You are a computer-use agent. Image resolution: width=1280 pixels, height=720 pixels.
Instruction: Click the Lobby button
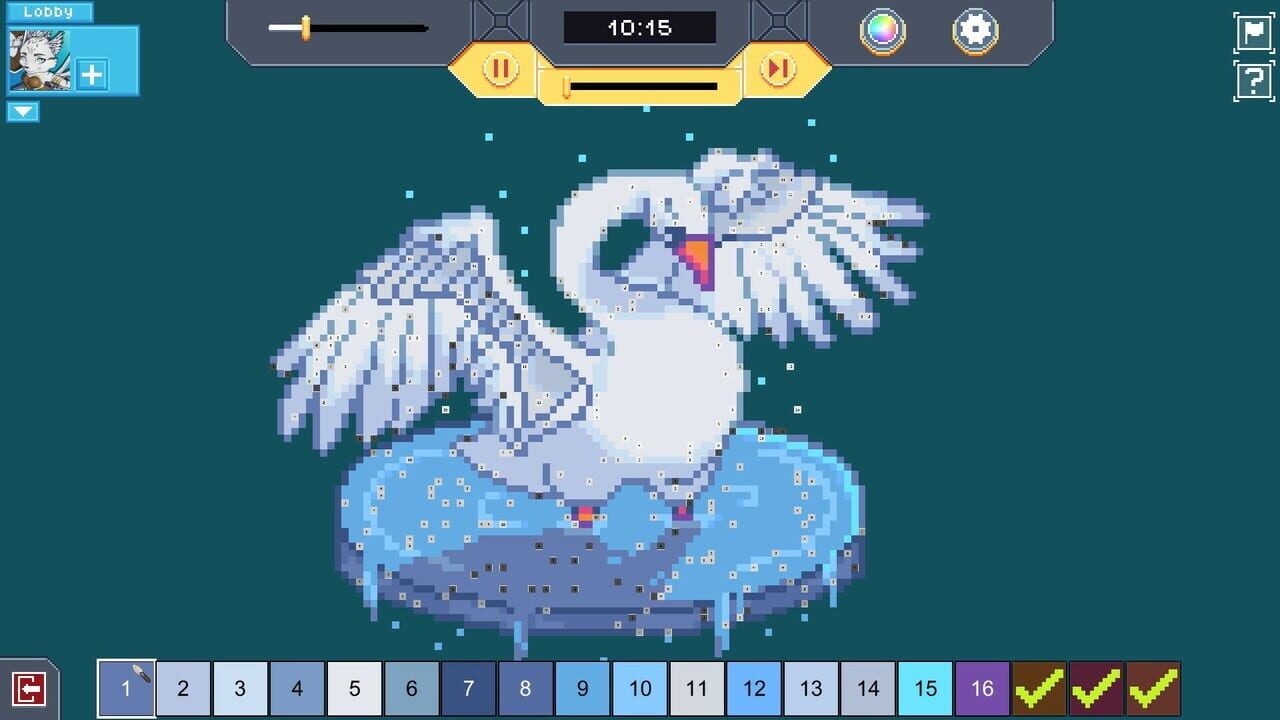tap(49, 11)
